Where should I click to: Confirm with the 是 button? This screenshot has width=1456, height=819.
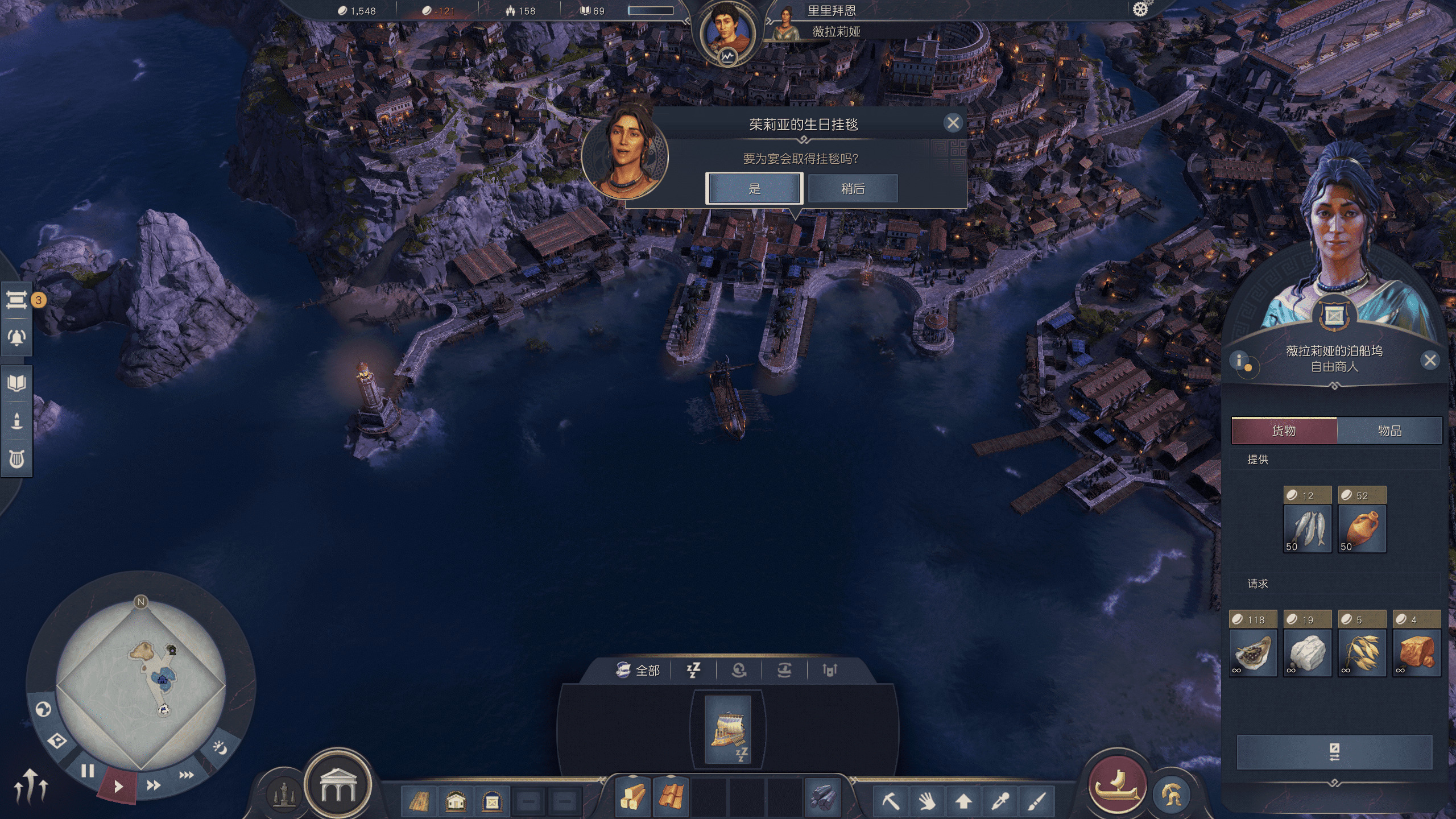pos(754,189)
